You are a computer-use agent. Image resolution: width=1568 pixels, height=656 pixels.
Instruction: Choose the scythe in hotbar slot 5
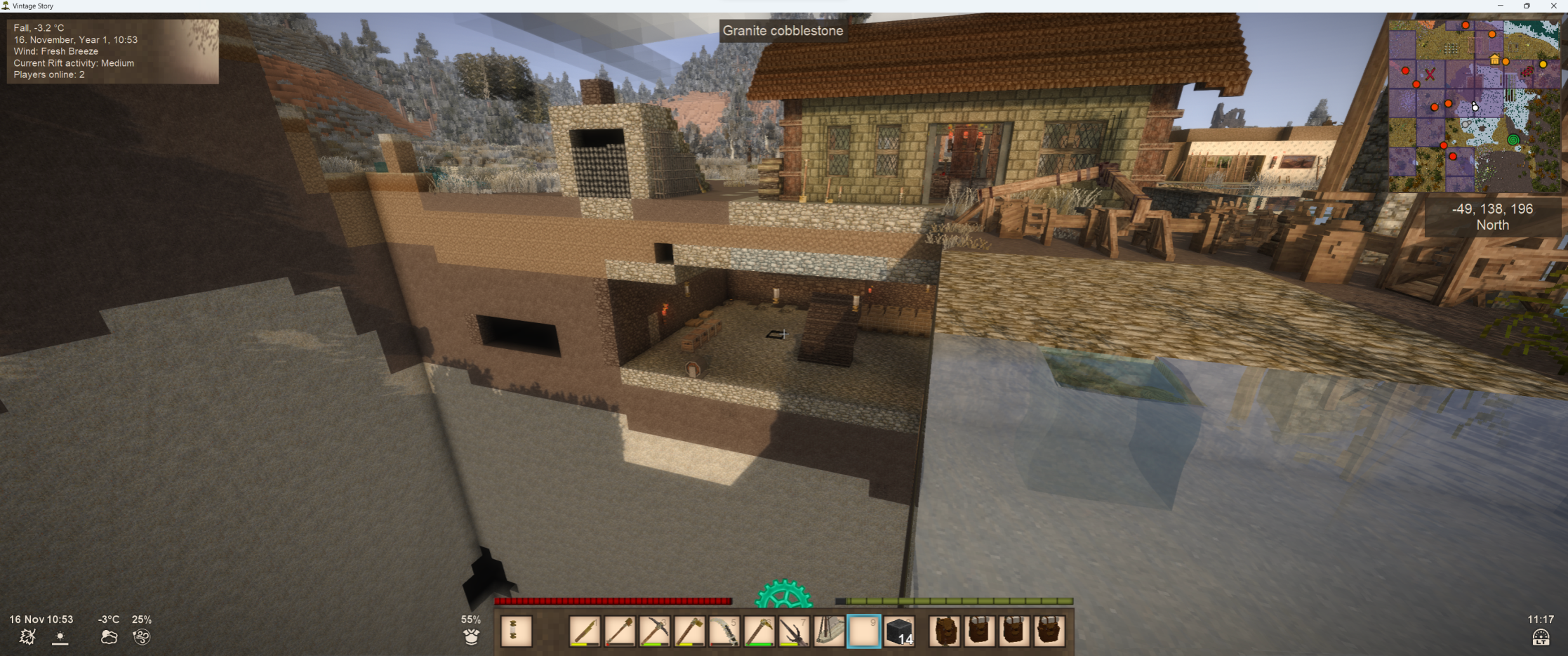click(x=724, y=631)
